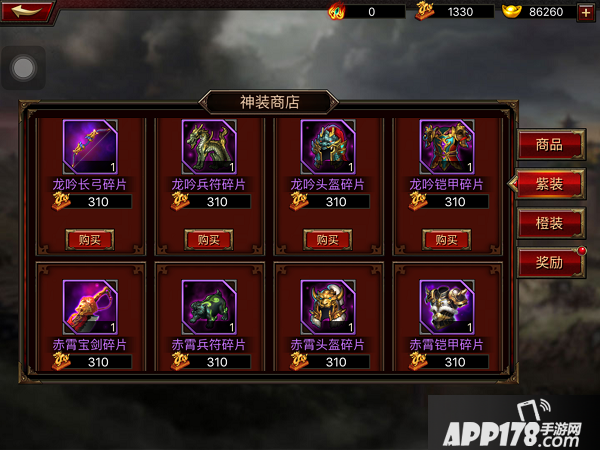Switch to the 橙装 orange gear tab

pos(550,223)
